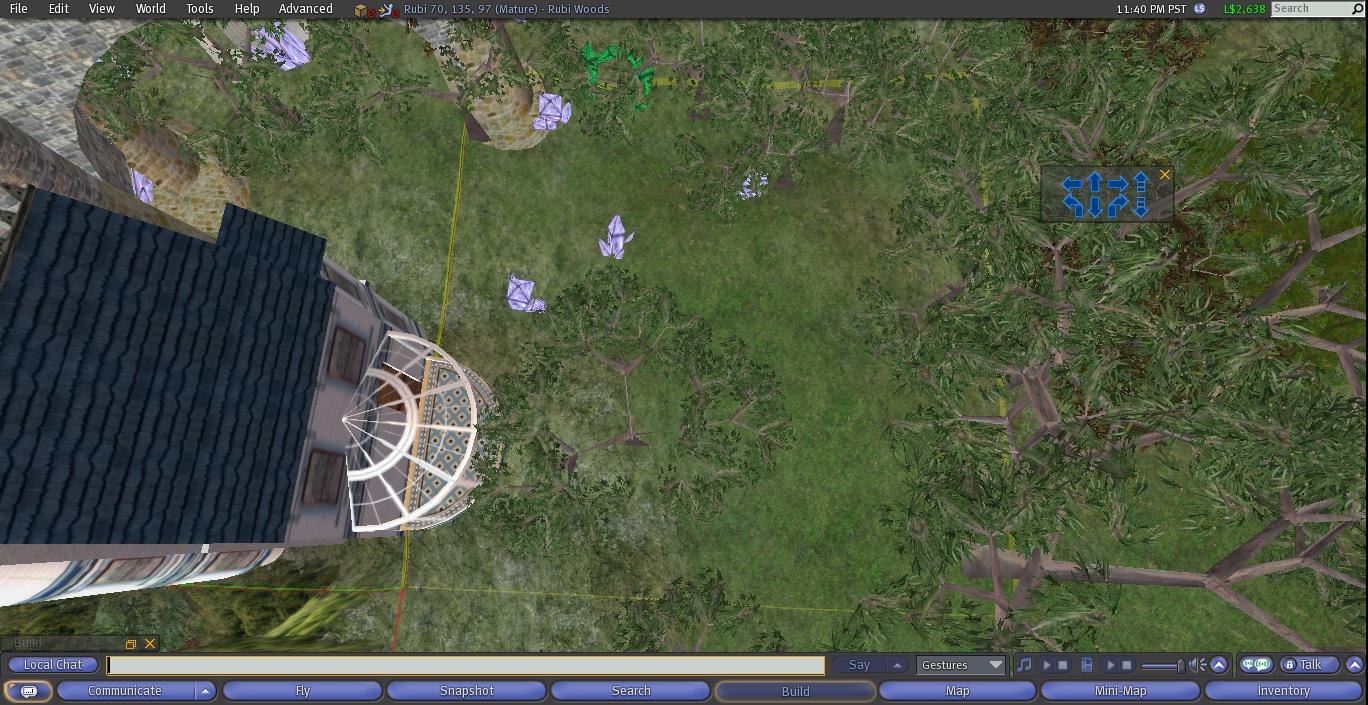This screenshot has height=705, width=1368.
Task: Open the Map window
Action: pyautogui.click(x=957, y=691)
